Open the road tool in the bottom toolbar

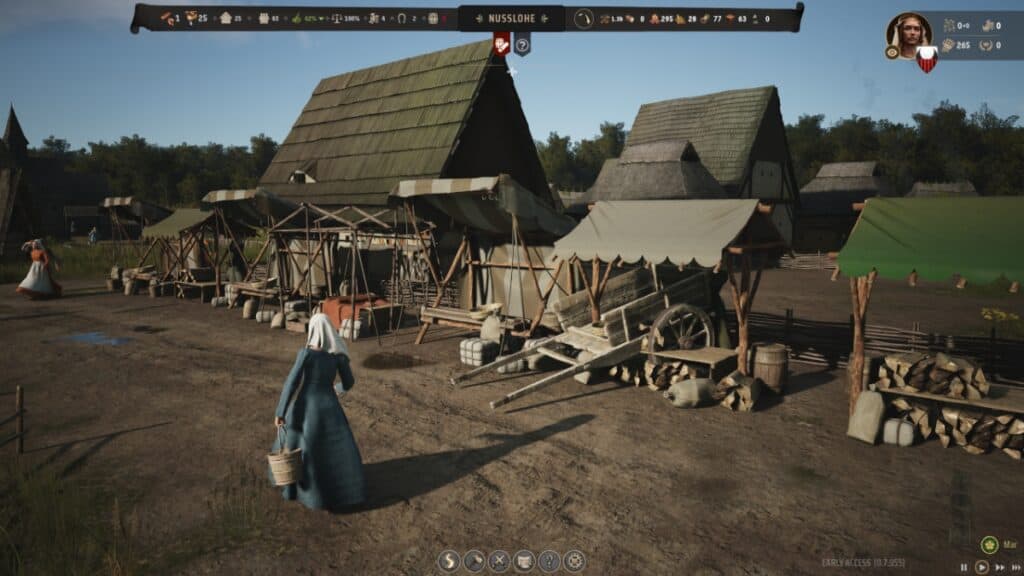point(449,561)
